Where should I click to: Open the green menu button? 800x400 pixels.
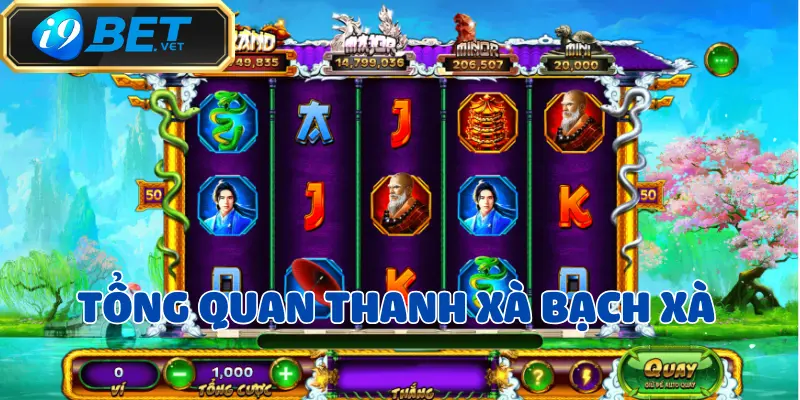click(721, 60)
